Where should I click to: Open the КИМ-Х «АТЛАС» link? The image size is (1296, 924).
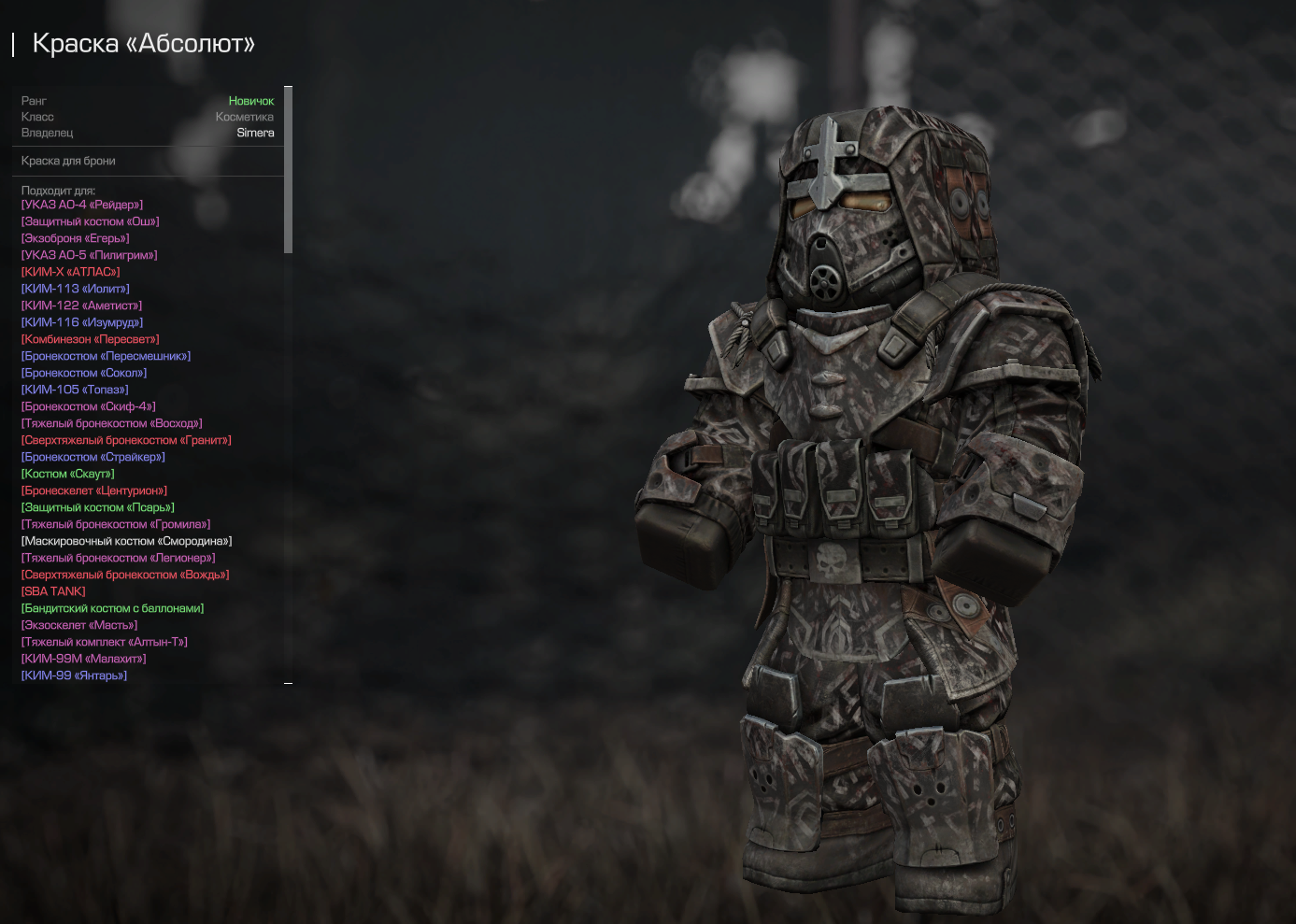(x=71, y=272)
